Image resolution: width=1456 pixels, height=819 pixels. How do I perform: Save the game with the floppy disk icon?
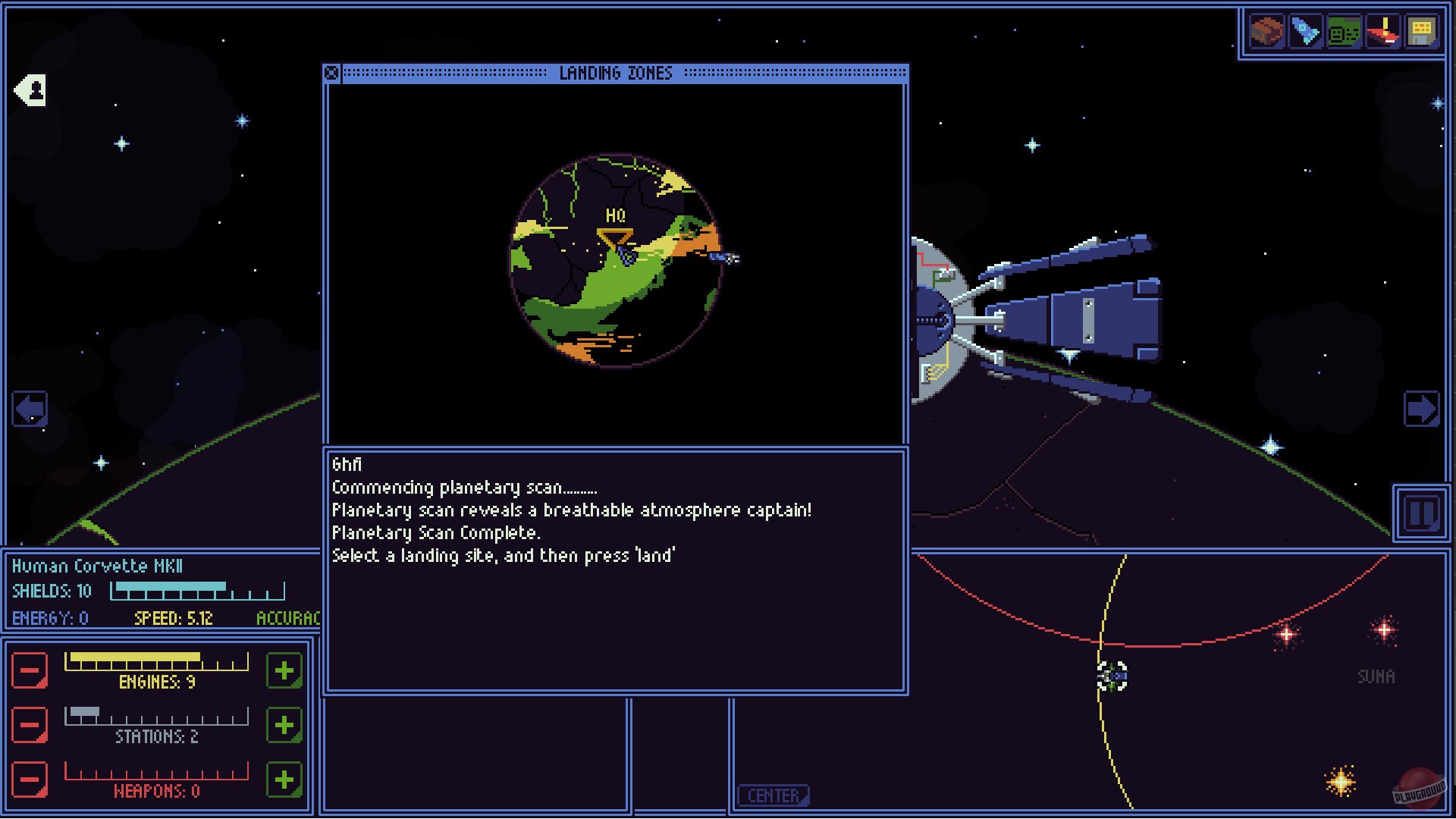pos(1423,32)
